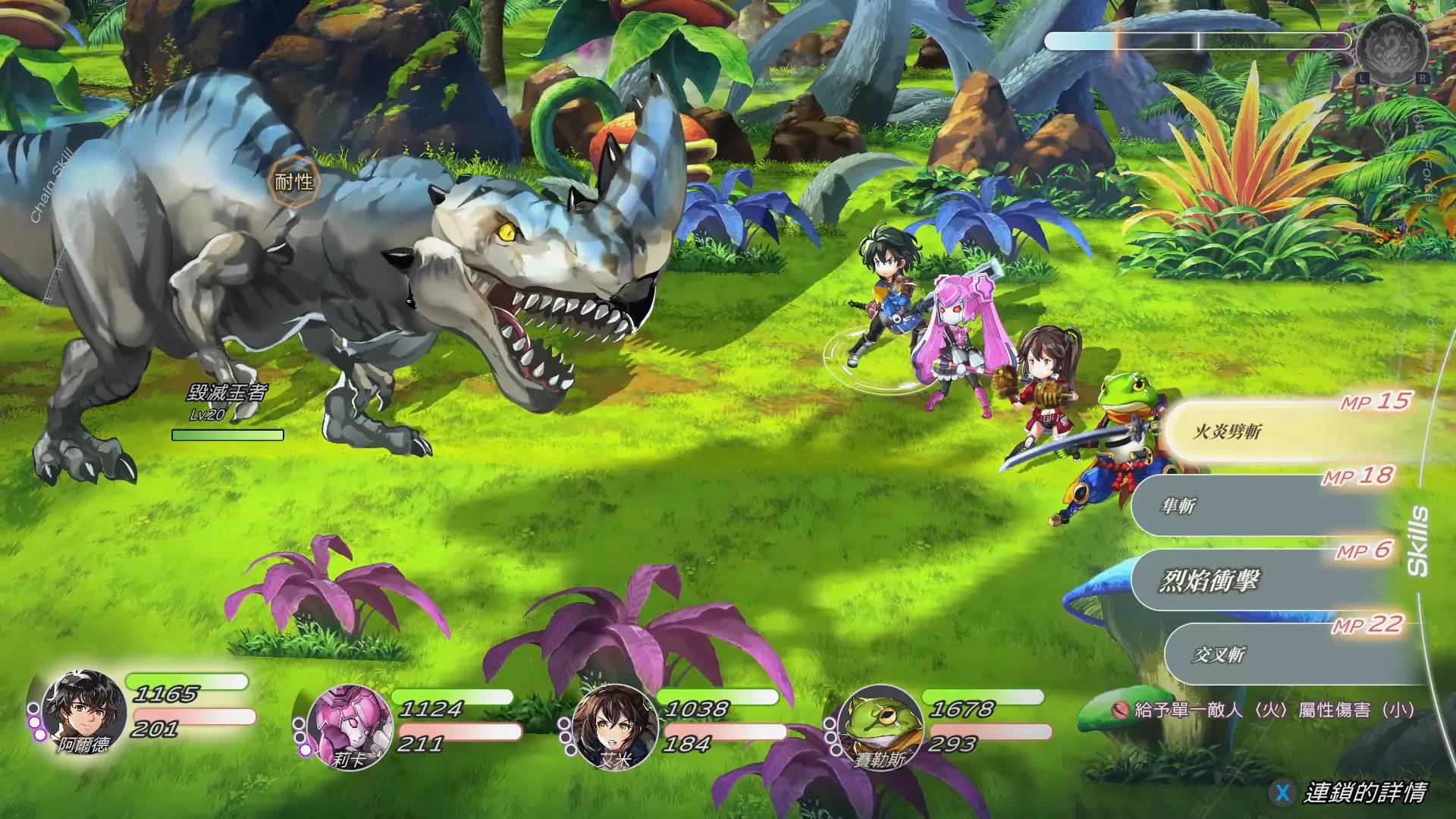This screenshot has height=819, width=1456.
Task: Click 艾米's party portrait
Action: click(615, 726)
